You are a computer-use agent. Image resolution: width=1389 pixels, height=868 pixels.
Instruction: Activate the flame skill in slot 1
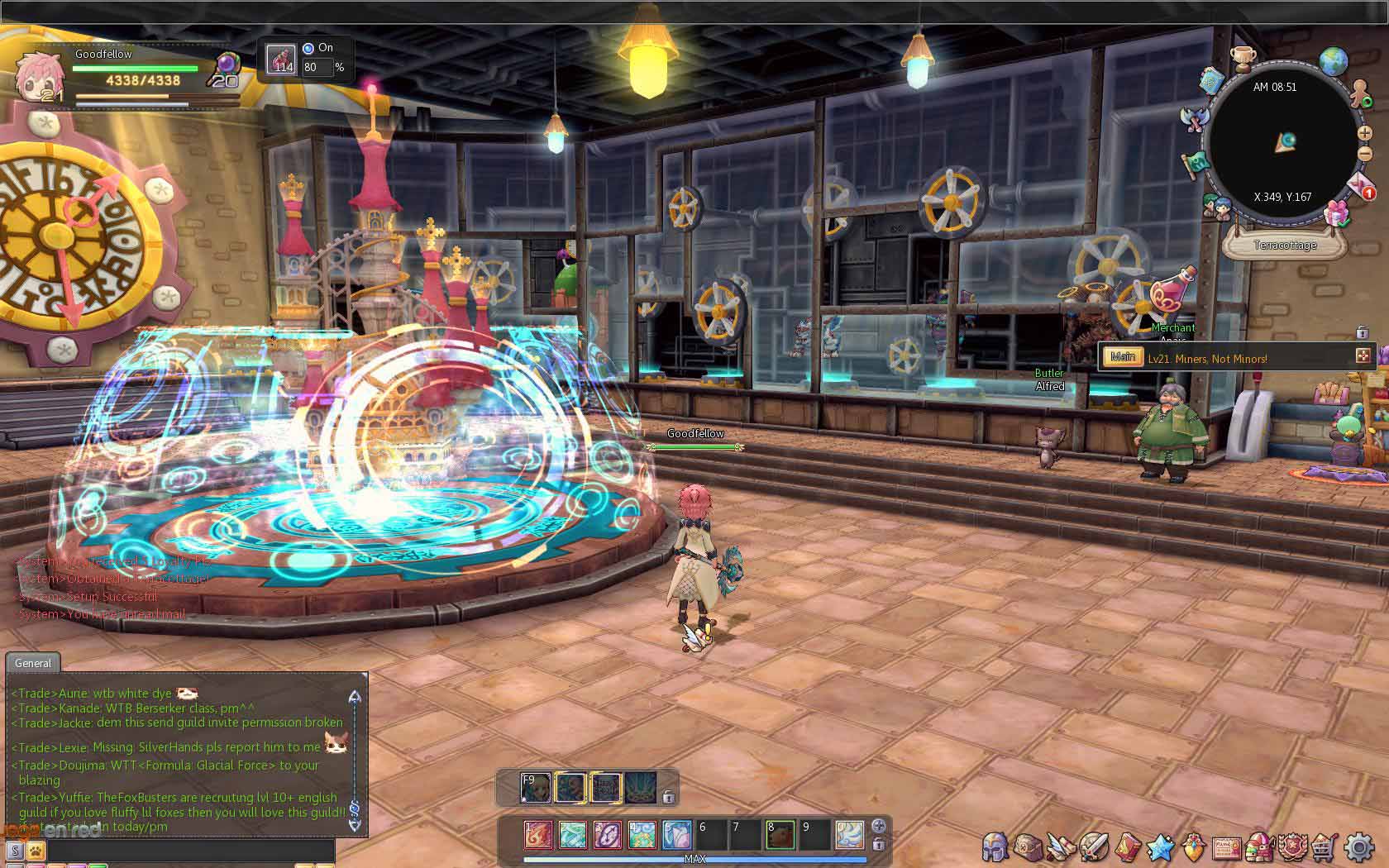click(537, 833)
